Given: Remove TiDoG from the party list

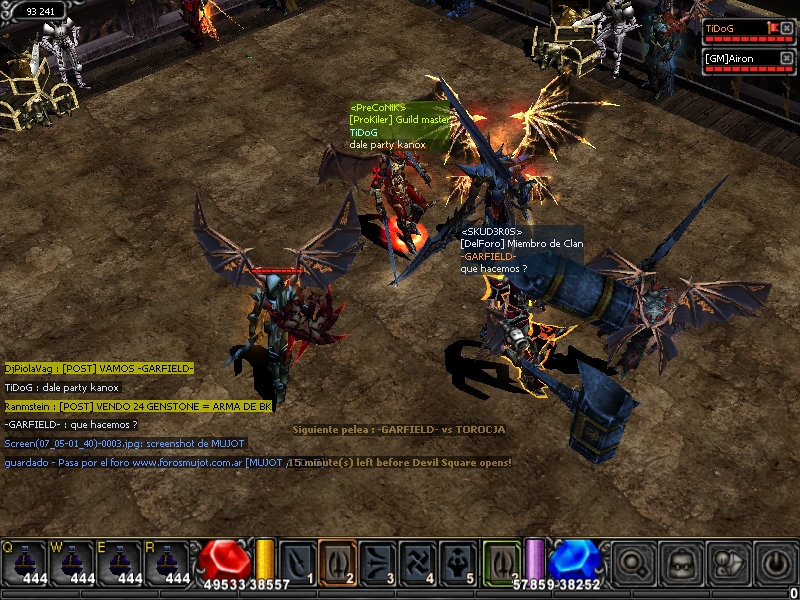Looking at the screenshot, I should [x=788, y=28].
